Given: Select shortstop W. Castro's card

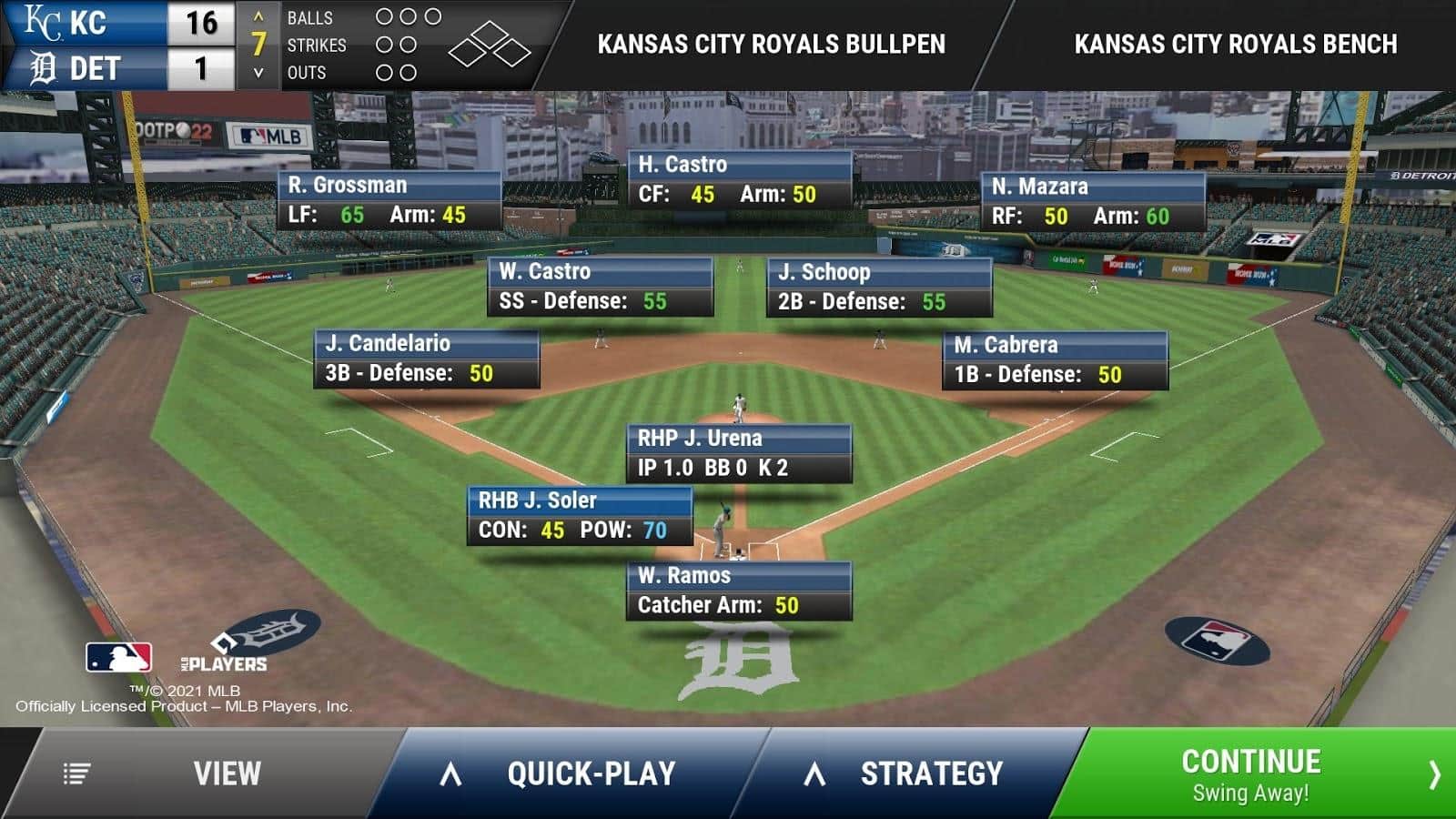Looking at the screenshot, I should tap(601, 287).
